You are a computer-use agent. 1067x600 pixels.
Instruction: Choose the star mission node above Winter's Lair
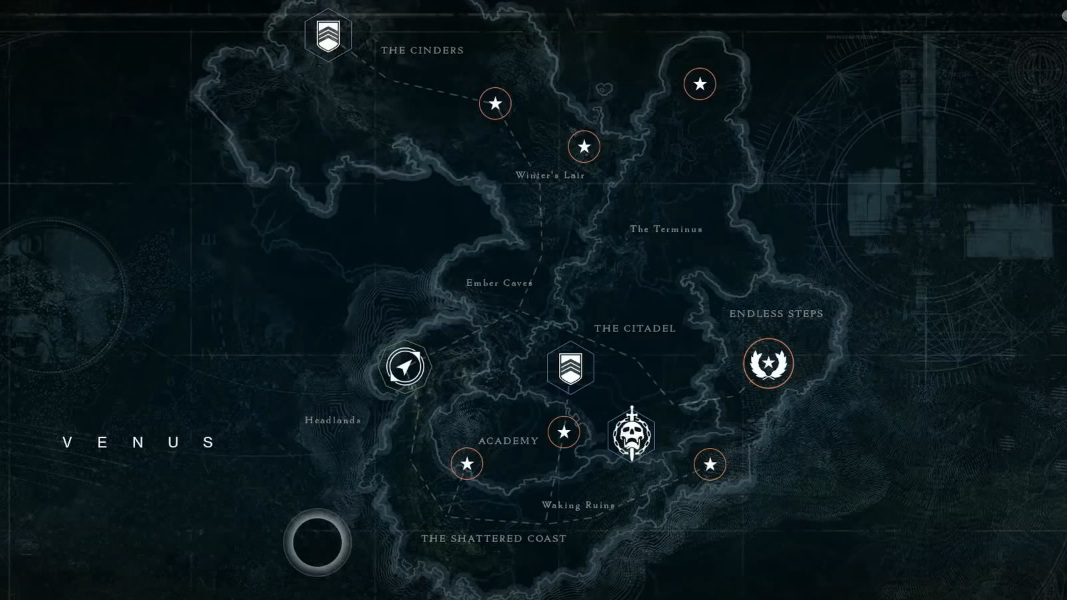[584, 147]
